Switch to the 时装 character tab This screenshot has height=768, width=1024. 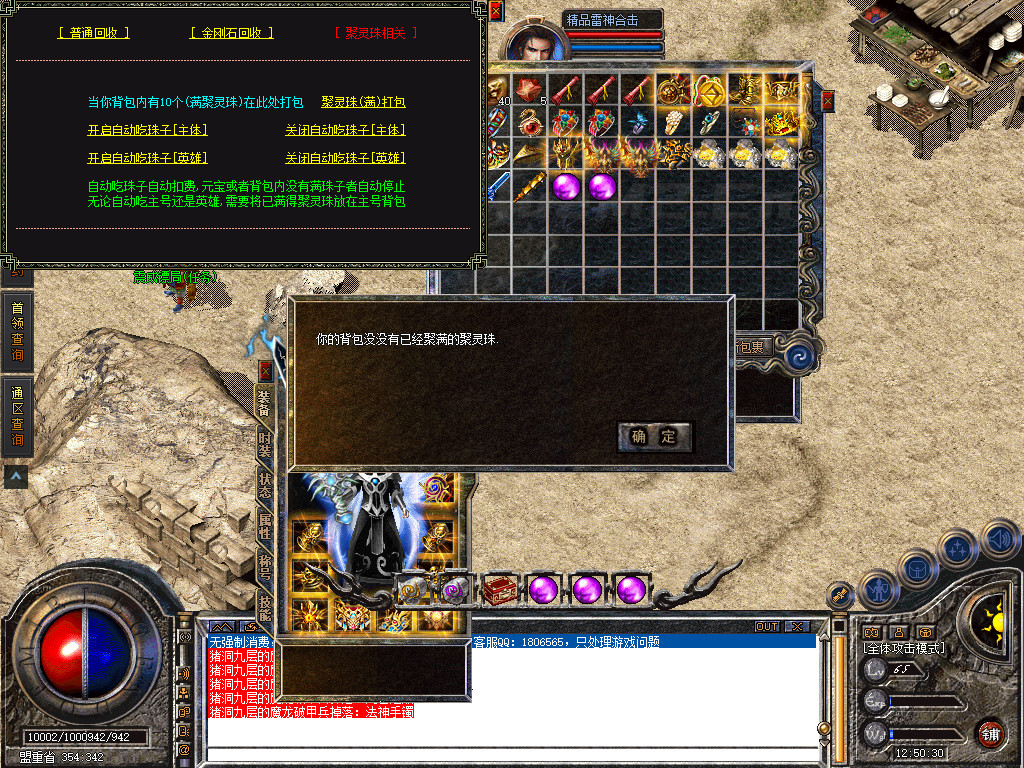tap(265, 443)
